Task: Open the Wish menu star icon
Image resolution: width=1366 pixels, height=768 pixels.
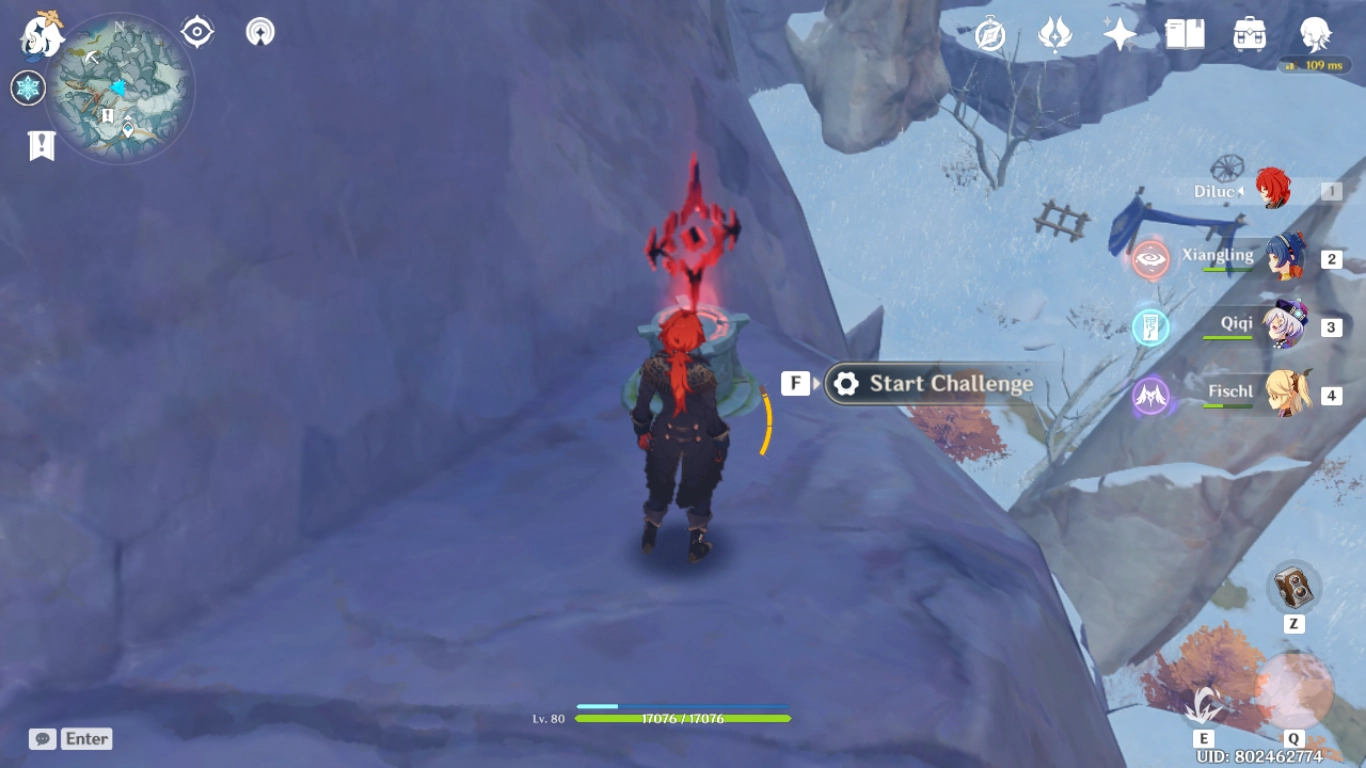Action: 1118,33
